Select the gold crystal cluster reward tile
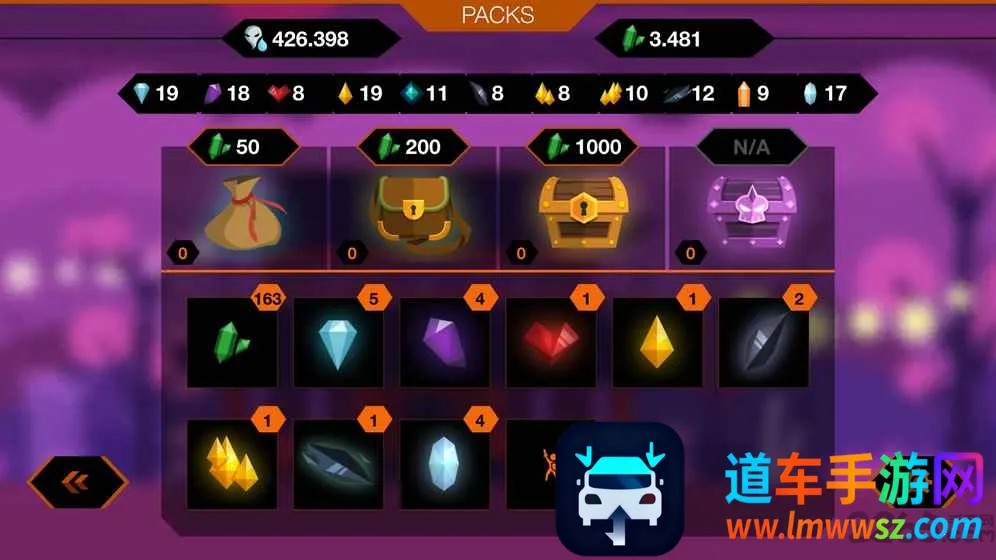The height and width of the screenshot is (560, 996). pyautogui.click(x=233, y=463)
